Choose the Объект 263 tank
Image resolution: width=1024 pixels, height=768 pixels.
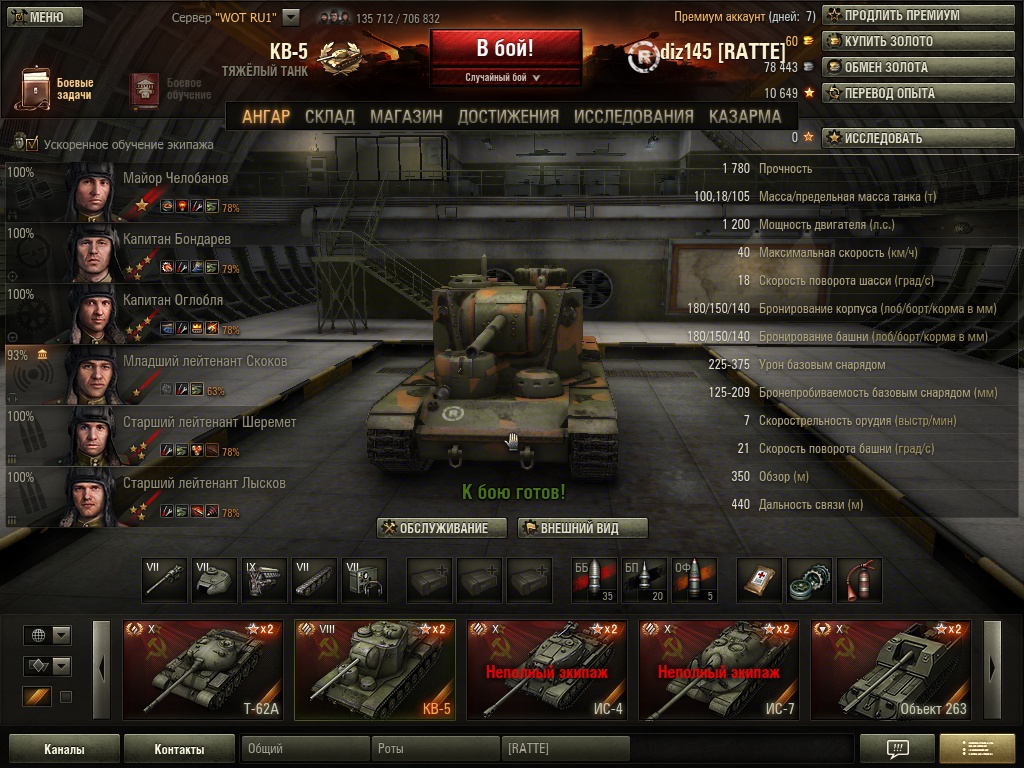891,669
